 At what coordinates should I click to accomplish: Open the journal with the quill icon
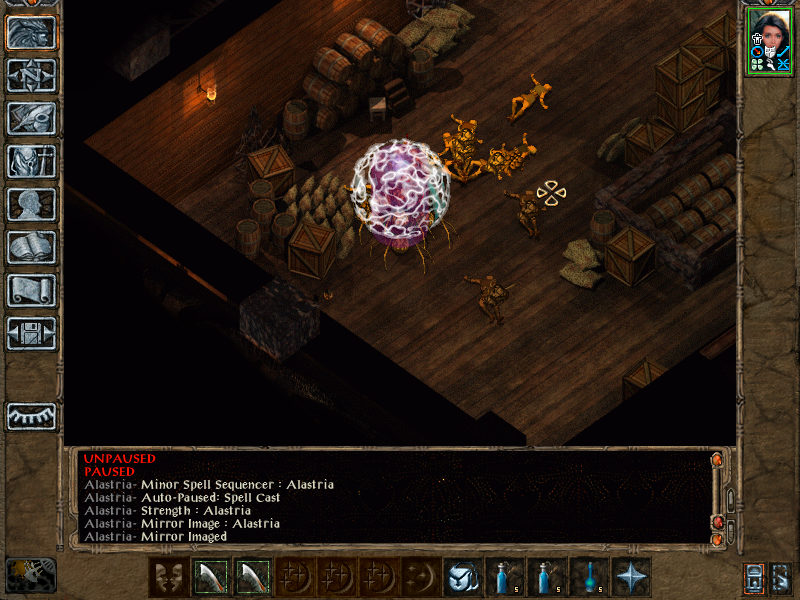[31, 118]
